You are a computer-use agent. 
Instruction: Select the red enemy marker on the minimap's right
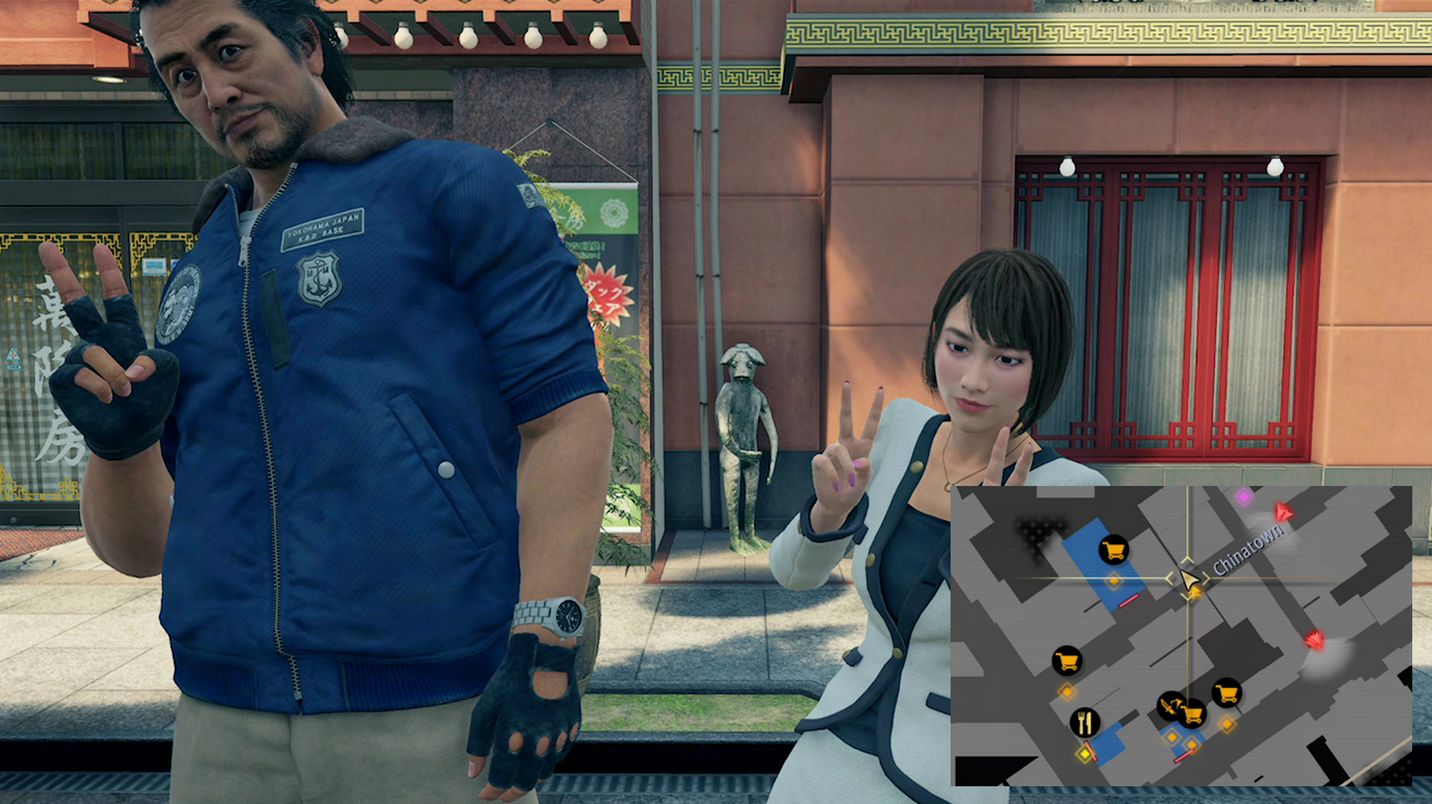tap(1315, 640)
